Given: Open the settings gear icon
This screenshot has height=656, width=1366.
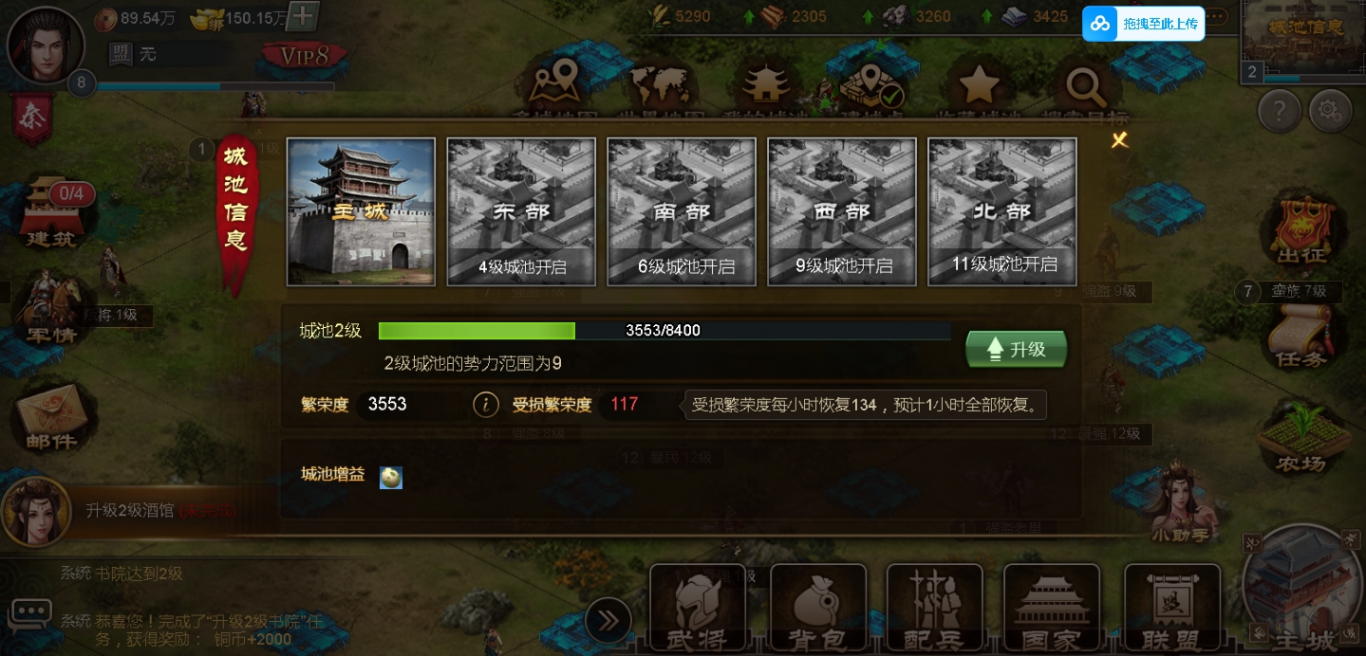Looking at the screenshot, I should click(x=1330, y=110).
